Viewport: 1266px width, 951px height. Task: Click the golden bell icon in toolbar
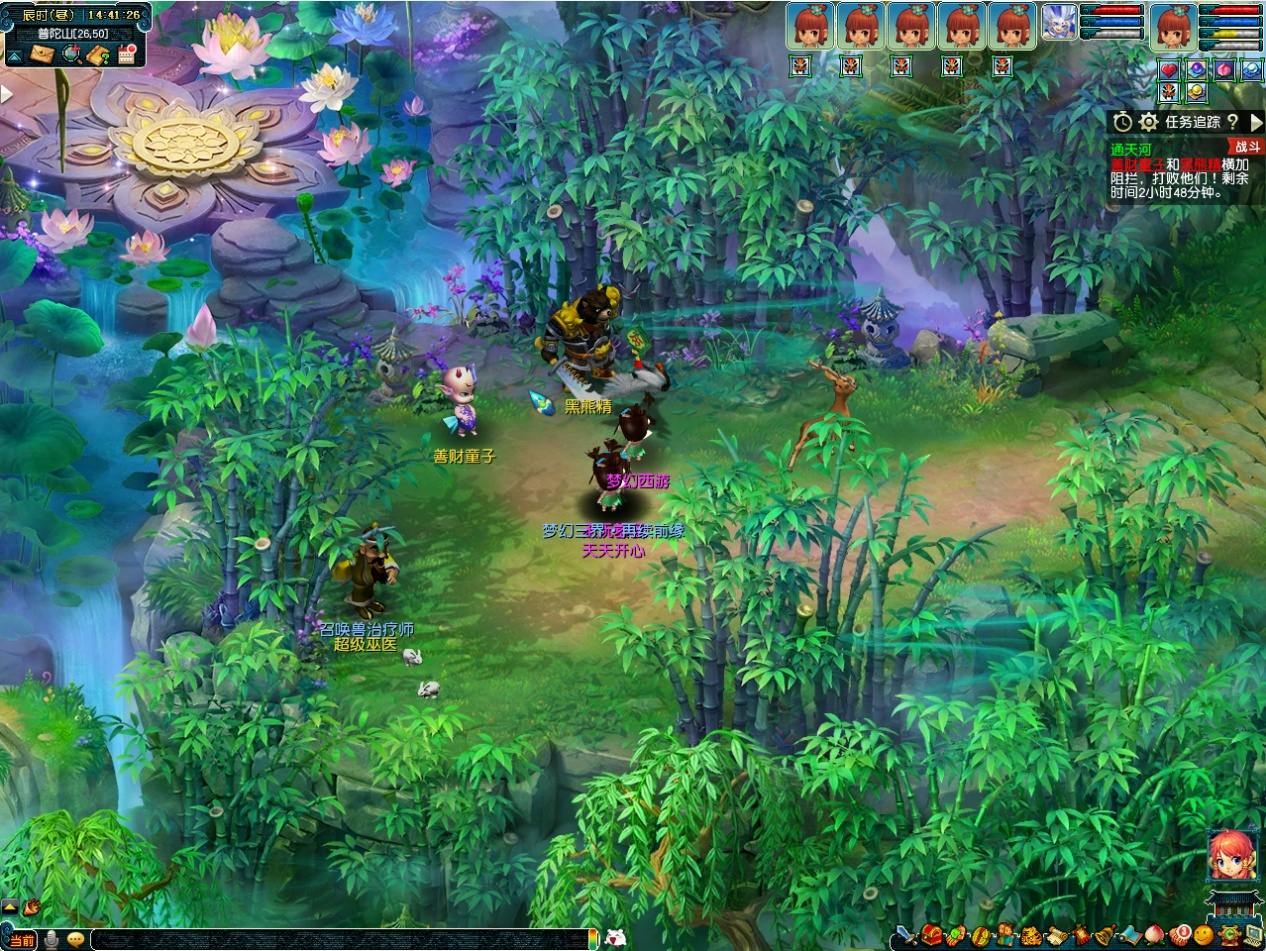click(1104, 936)
